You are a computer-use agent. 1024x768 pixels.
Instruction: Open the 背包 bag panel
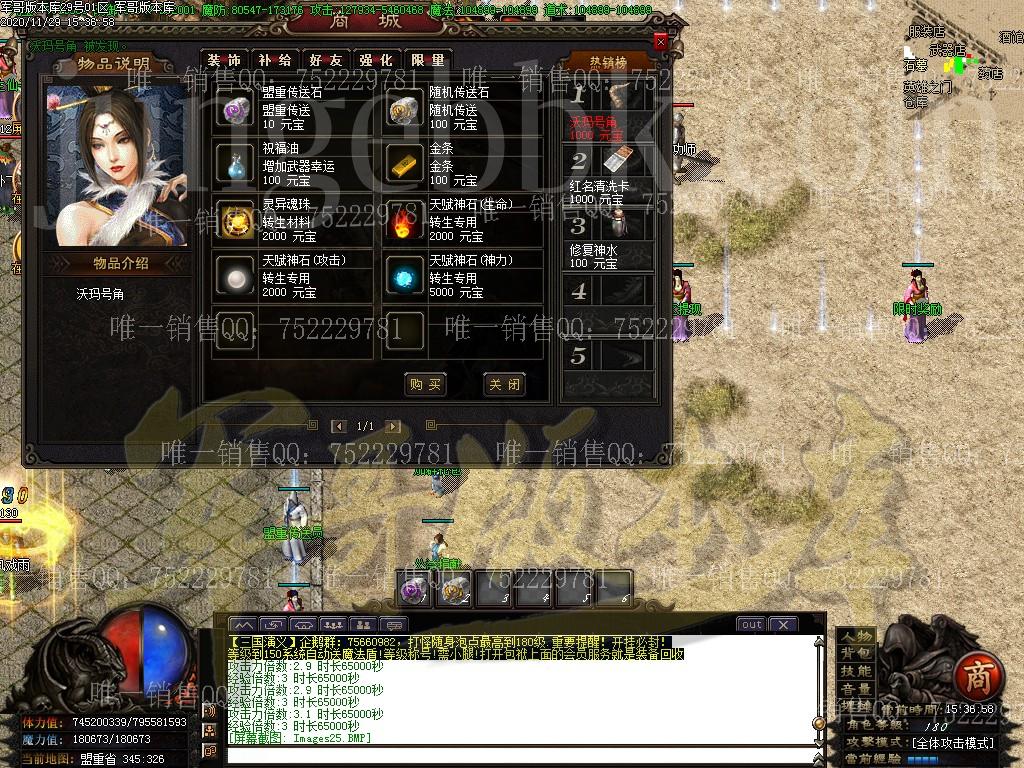855,654
